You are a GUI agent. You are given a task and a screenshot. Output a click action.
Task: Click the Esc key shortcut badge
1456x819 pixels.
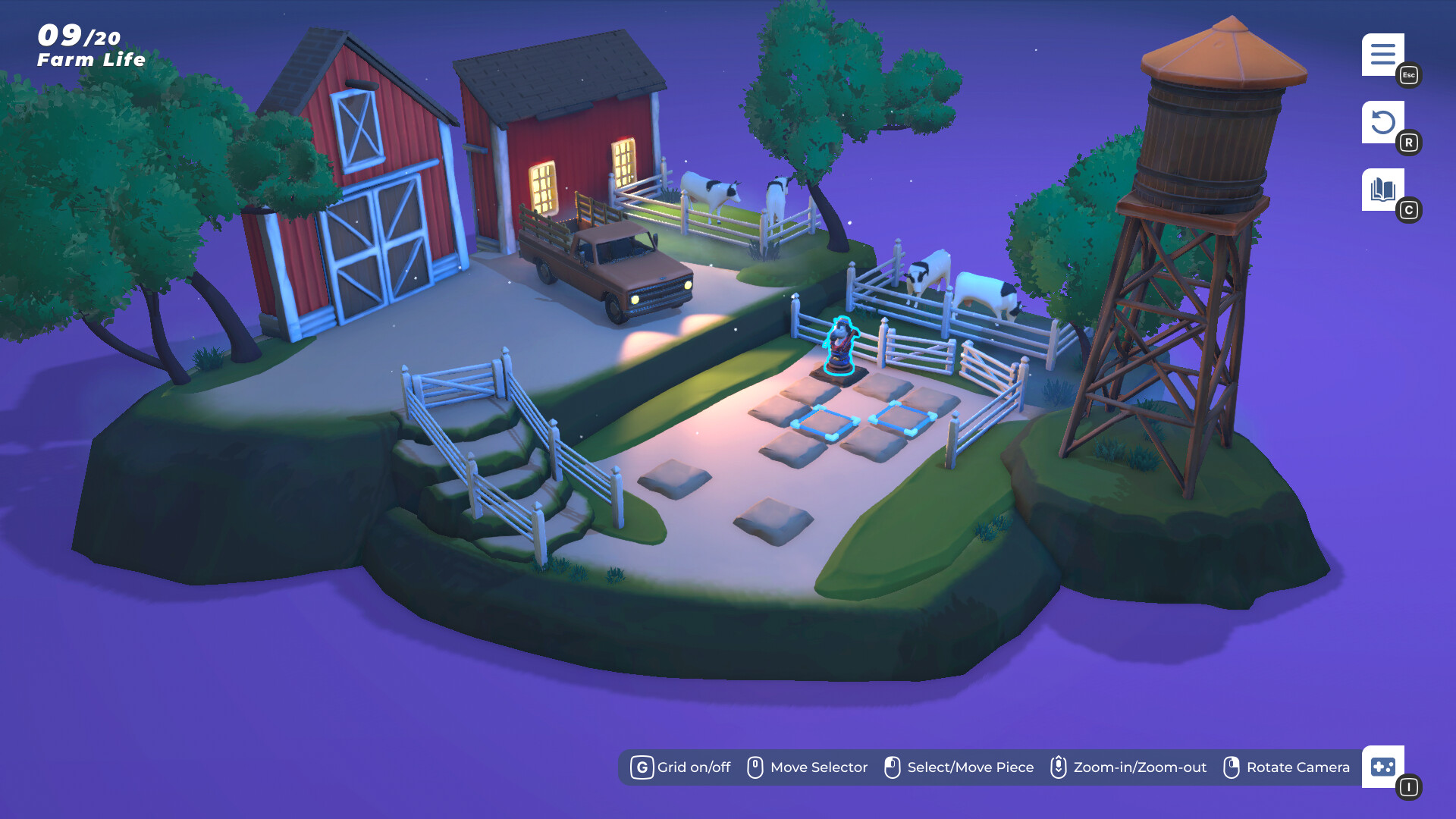click(1408, 75)
